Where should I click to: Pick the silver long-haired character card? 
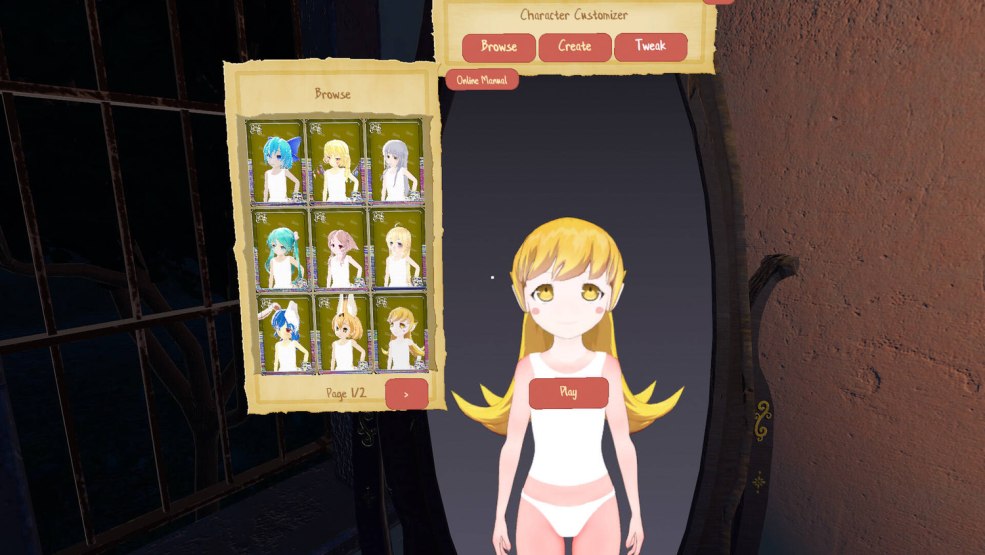396,162
